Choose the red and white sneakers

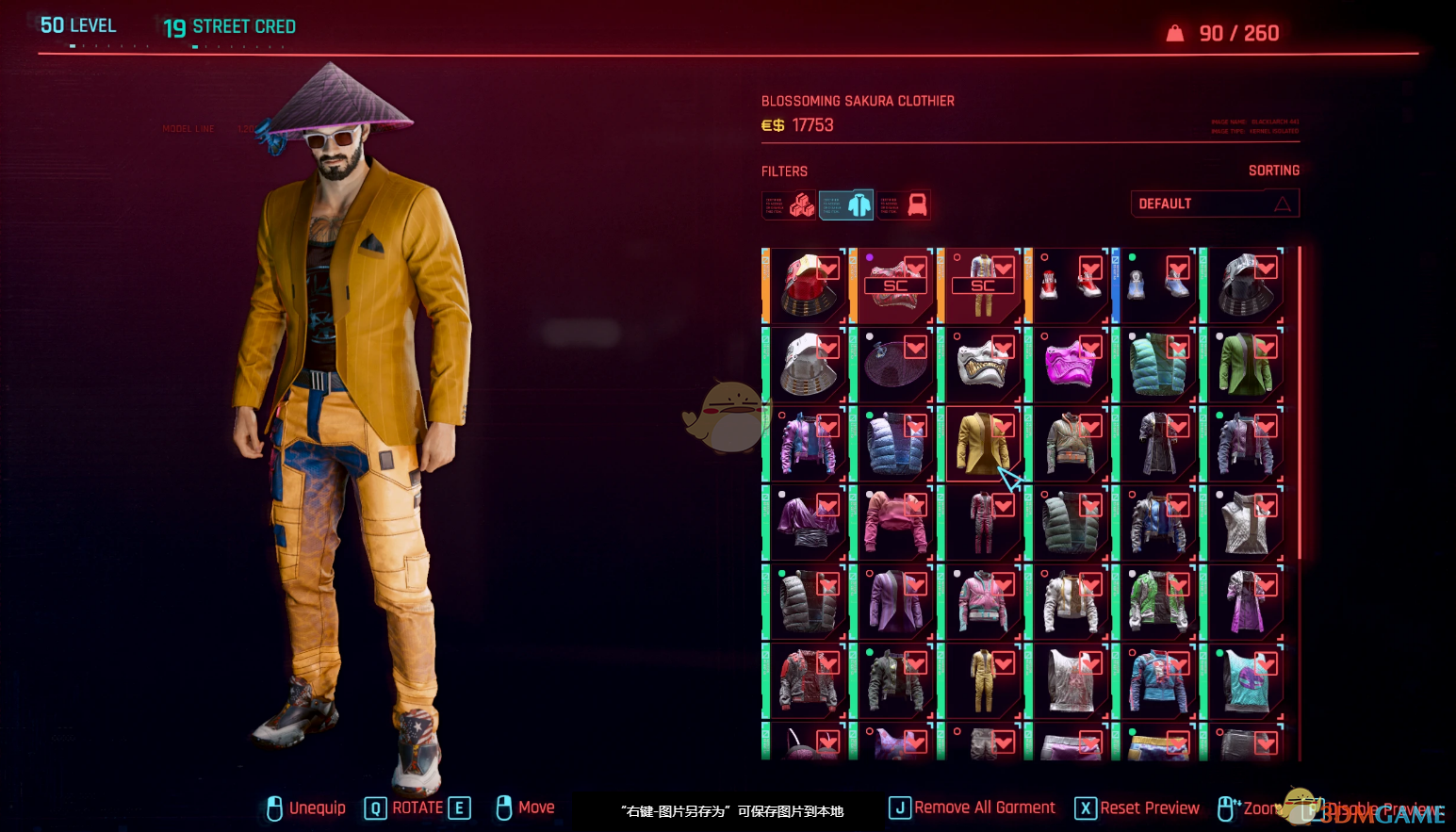1070,285
